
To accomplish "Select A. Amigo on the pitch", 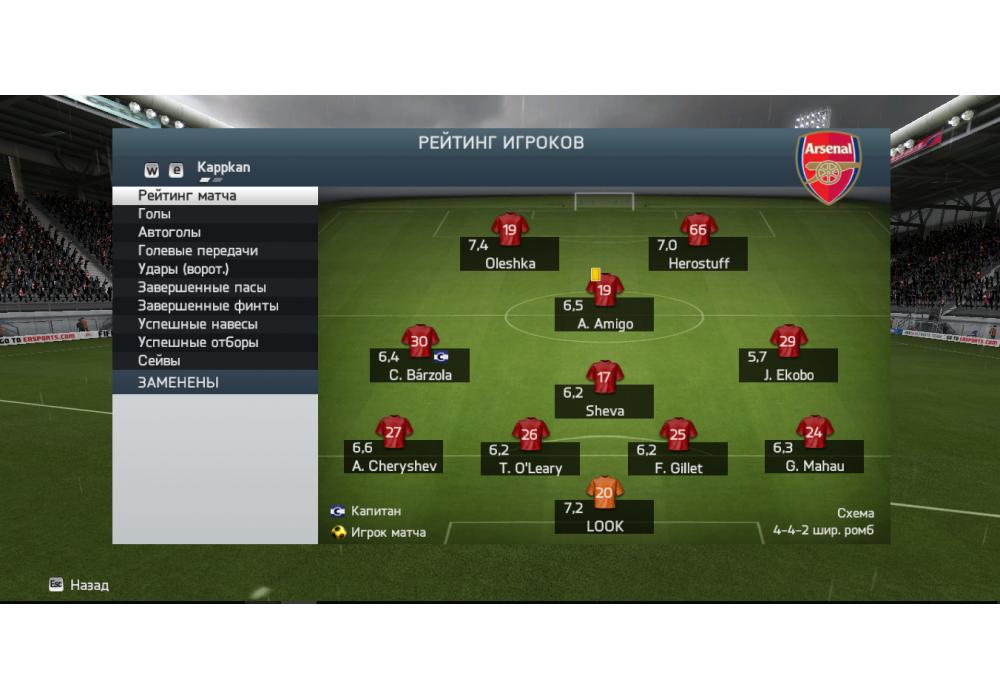I will [x=604, y=291].
